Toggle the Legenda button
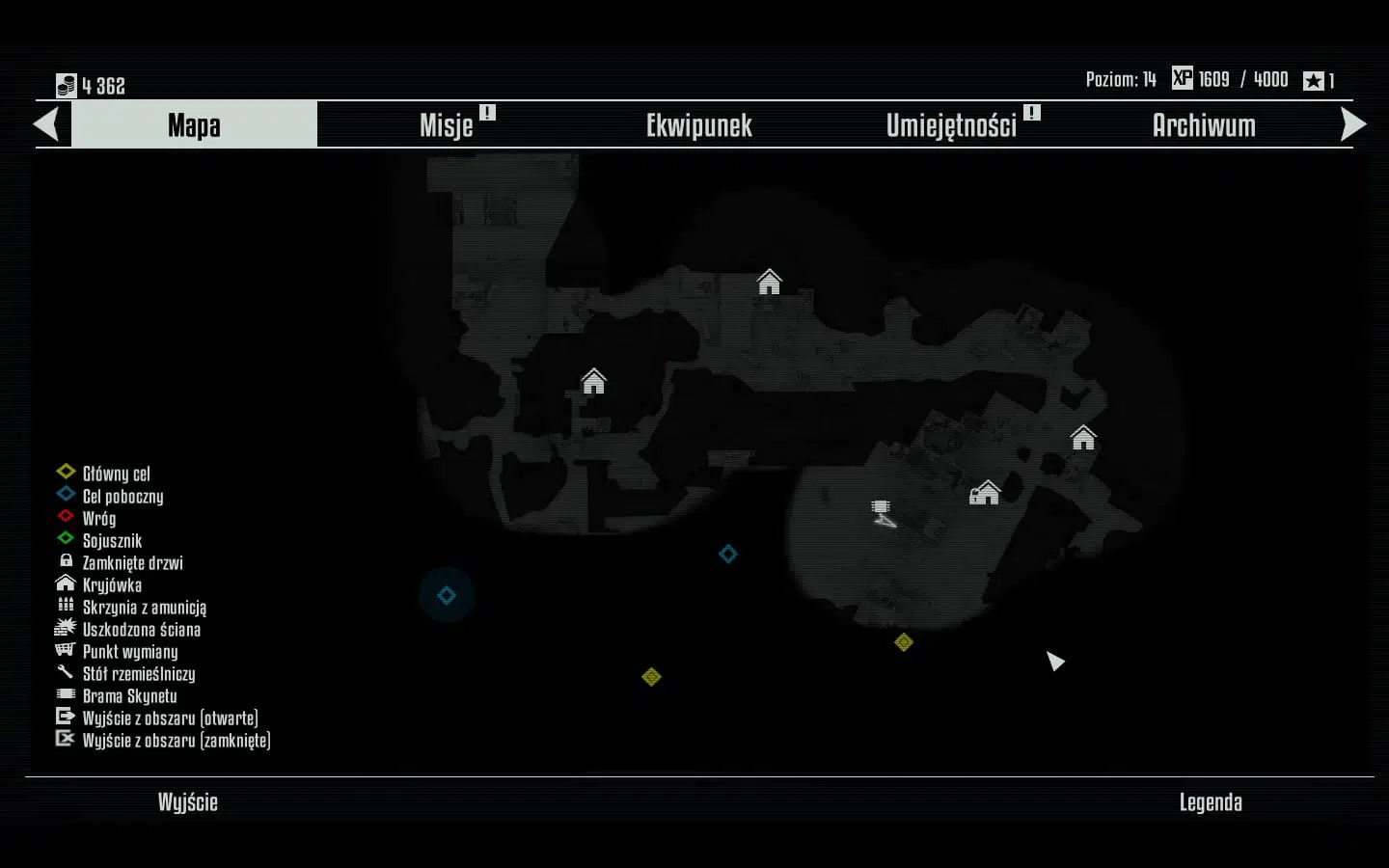Viewport: 1389px width, 868px height. point(1211,802)
